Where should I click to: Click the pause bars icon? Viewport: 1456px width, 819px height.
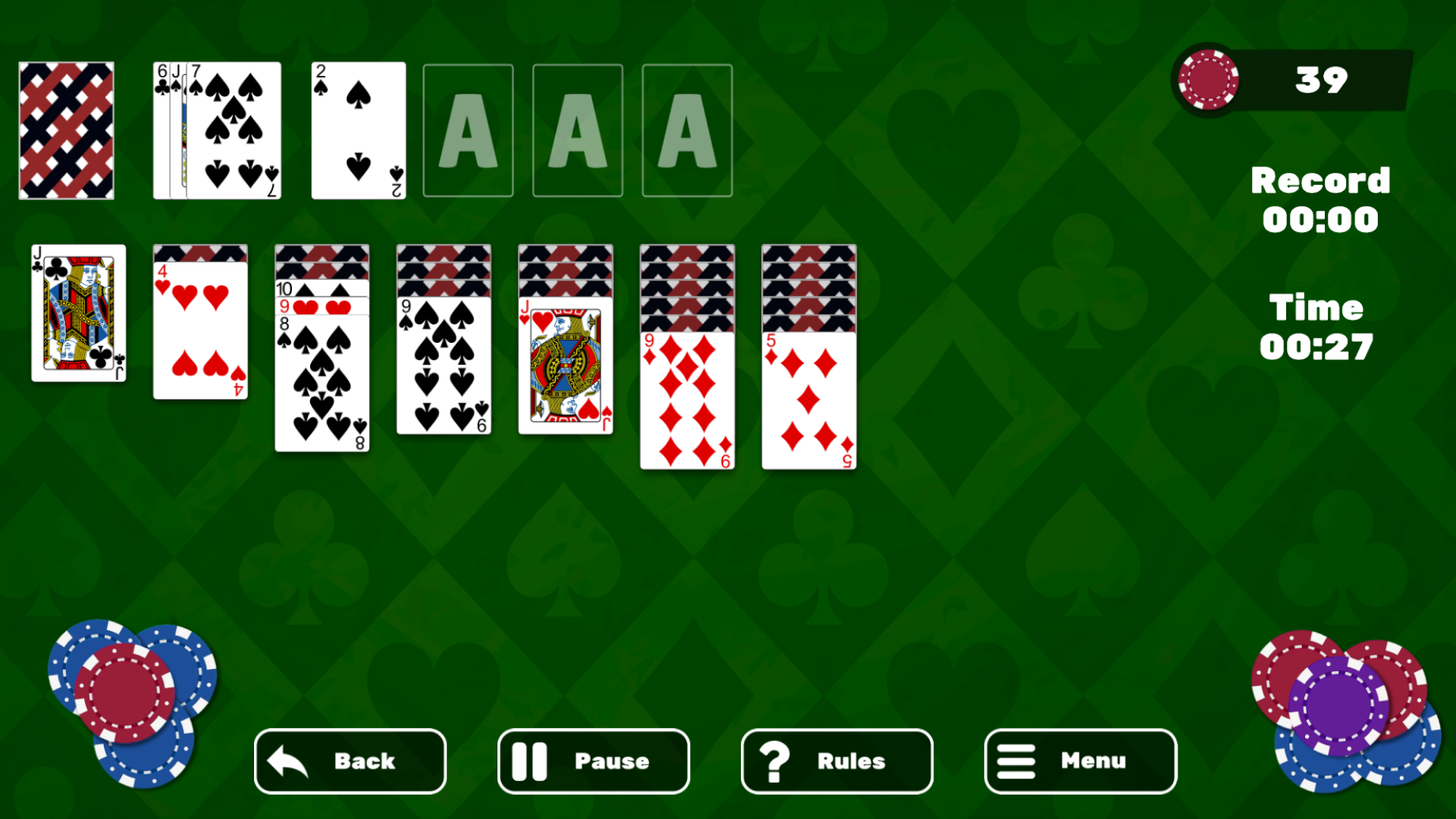(530, 761)
